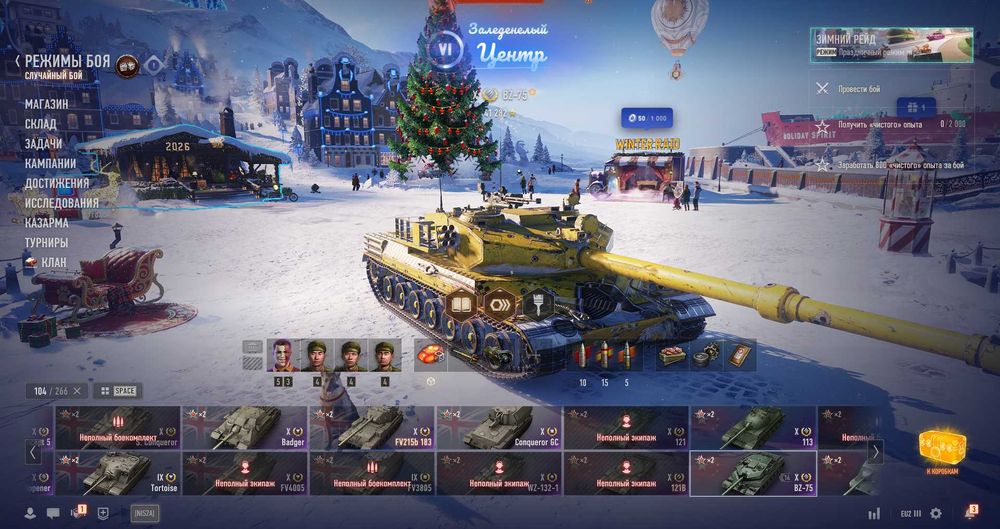Go to the Склад depot
This screenshot has height=529, width=1000.
41,124
